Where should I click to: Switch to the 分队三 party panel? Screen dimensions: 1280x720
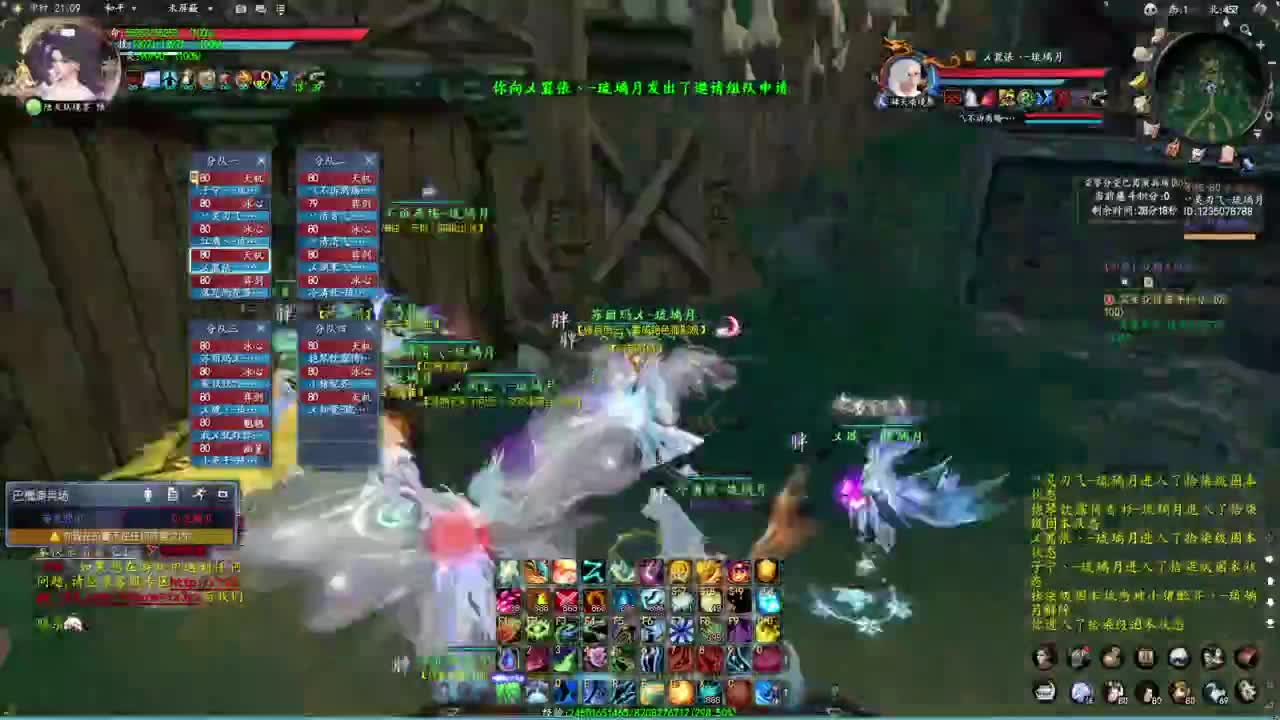(x=222, y=328)
